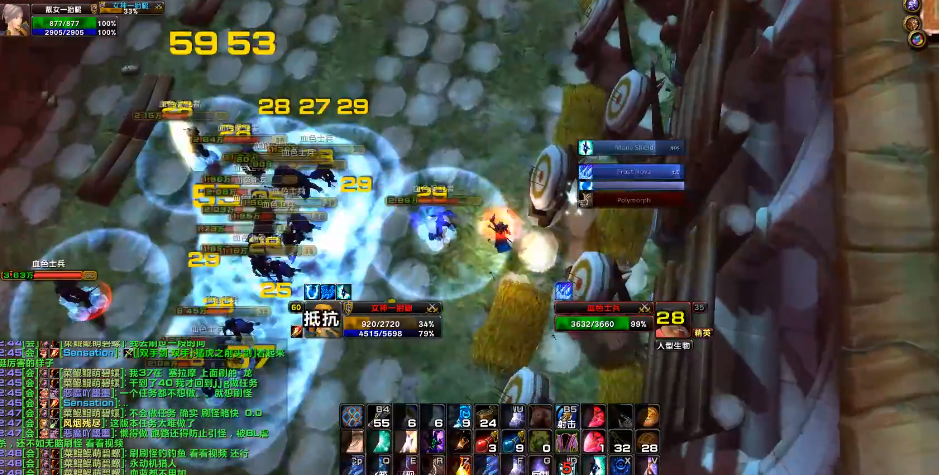
Task: Activate the 射击 wand shoot ability
Action: coord(569,416)
